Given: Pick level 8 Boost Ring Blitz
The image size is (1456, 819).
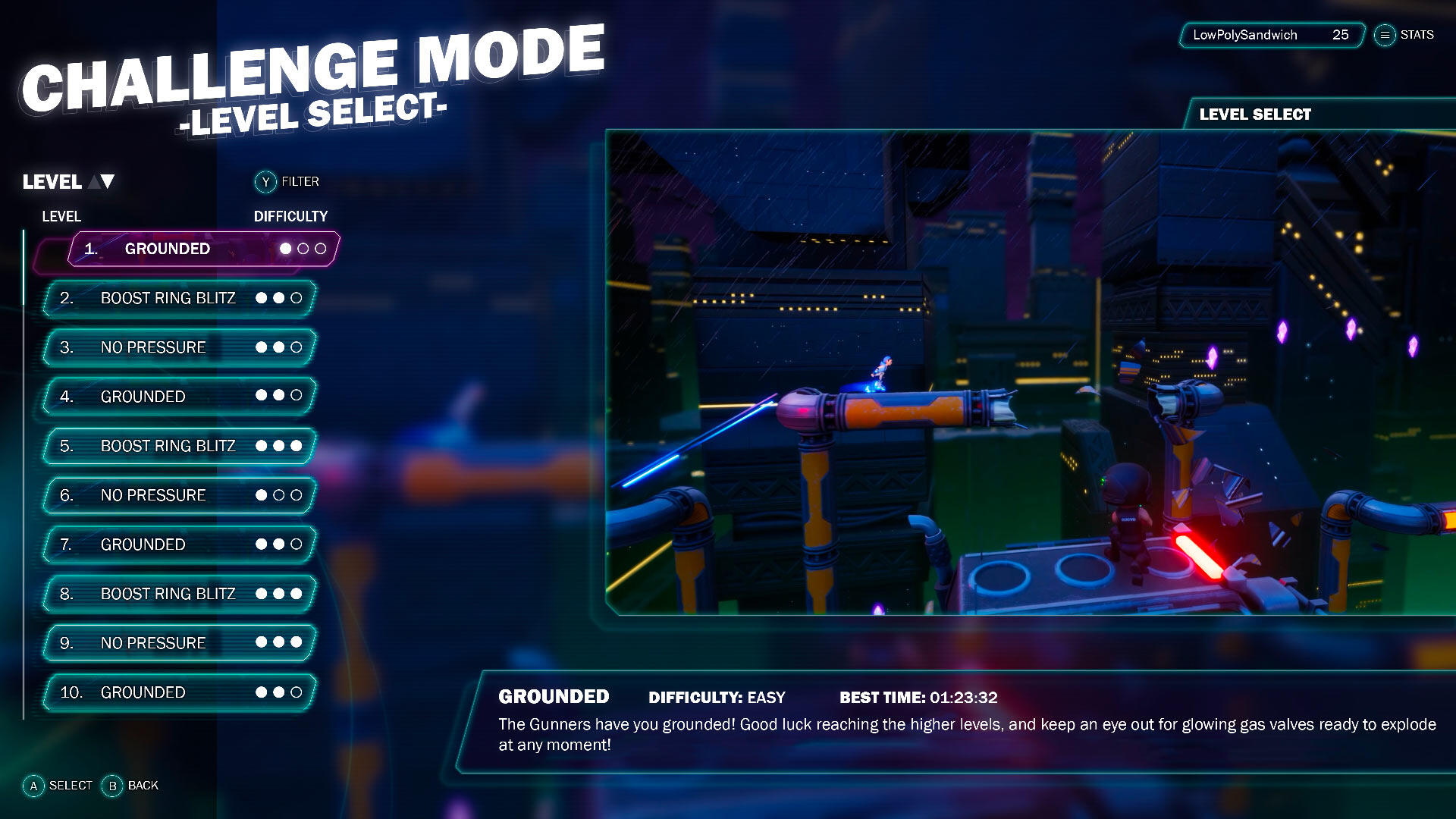Looking at the screenshot, I should pyautogui.click(x=179, y=594).
